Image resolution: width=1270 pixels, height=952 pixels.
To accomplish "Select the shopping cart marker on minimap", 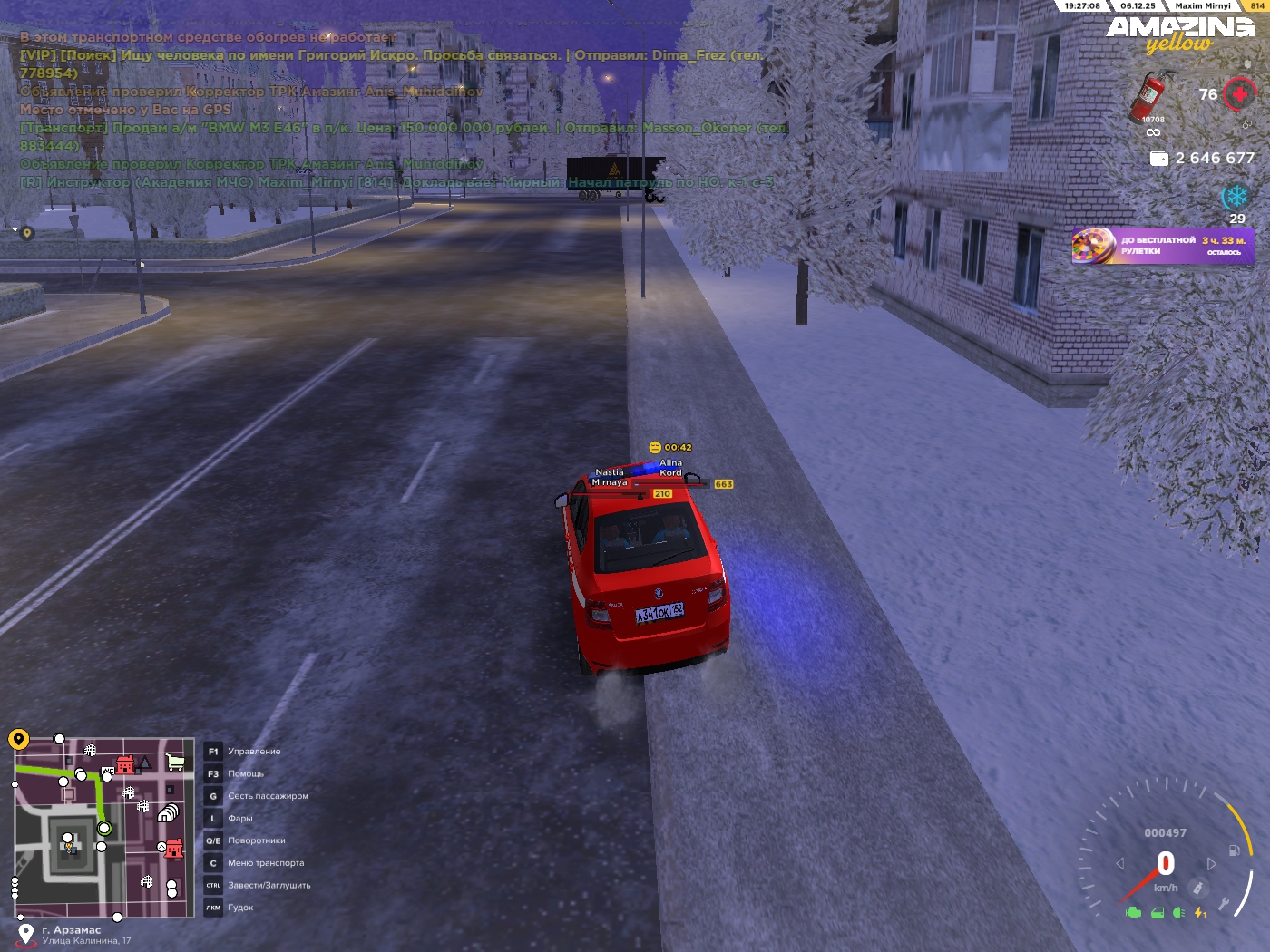I will [175, 763].
